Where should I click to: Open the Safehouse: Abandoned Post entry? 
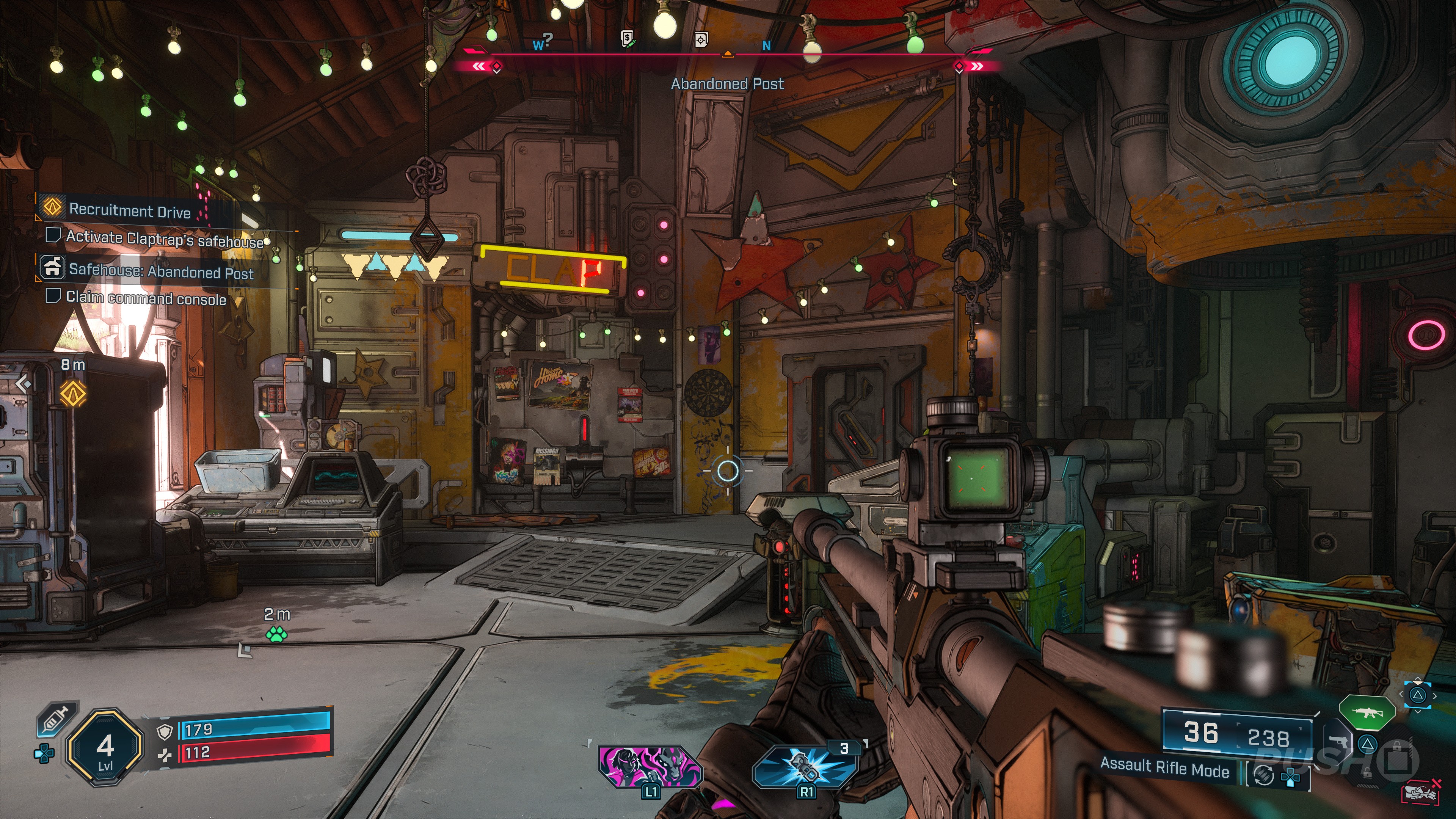coord(160,271)
